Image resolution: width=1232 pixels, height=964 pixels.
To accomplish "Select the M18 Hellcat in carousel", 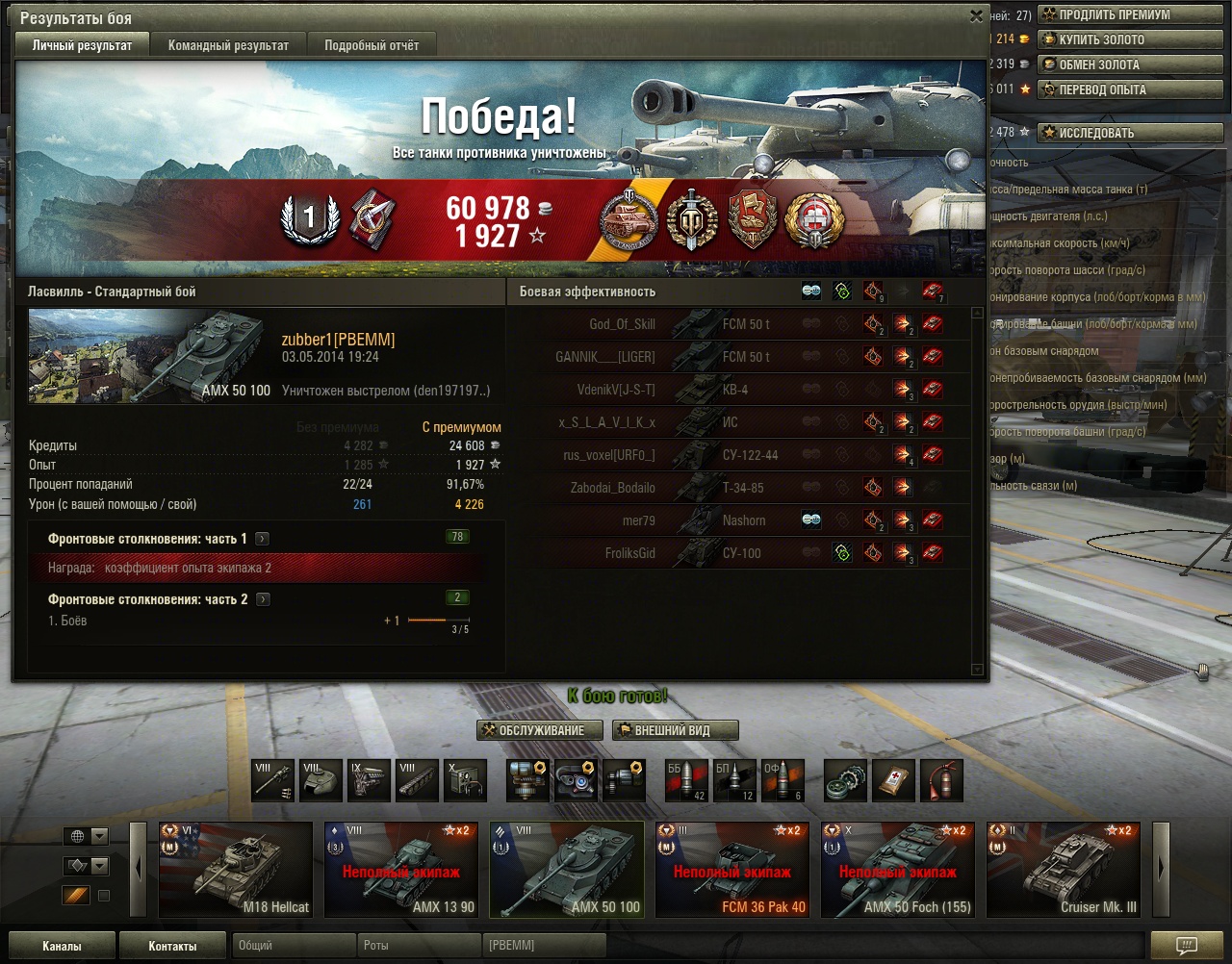I will point(236,869).
